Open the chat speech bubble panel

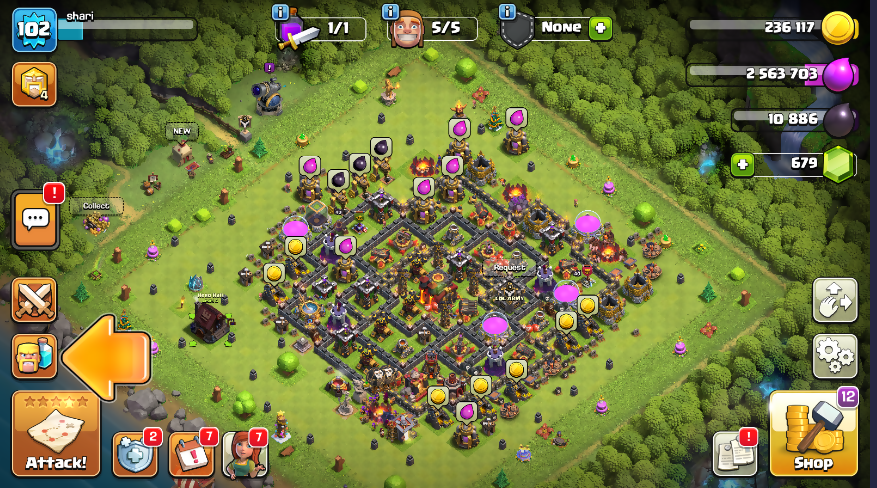point(34,219)
